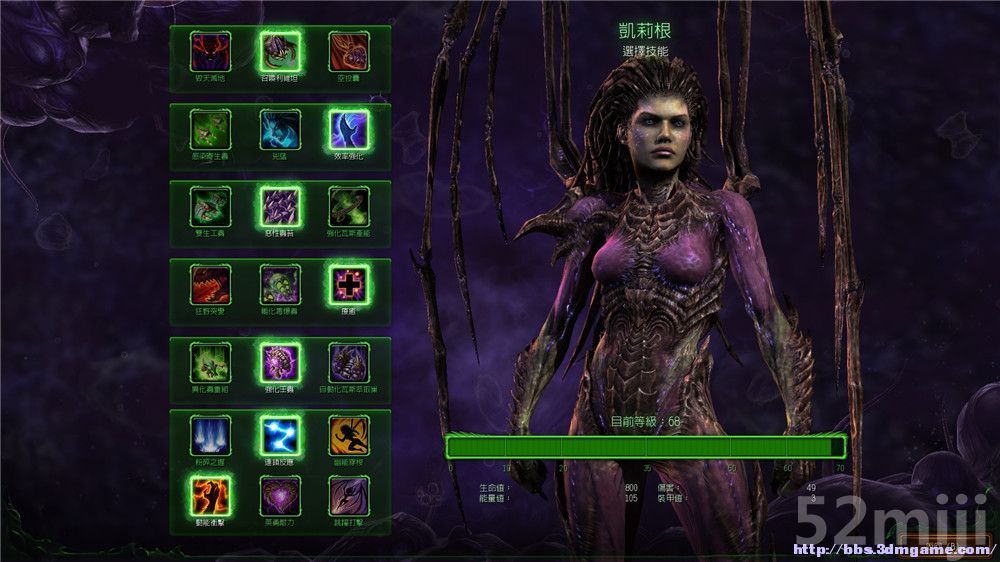Choose the blue Fury ability icon

tap(280, 129)
